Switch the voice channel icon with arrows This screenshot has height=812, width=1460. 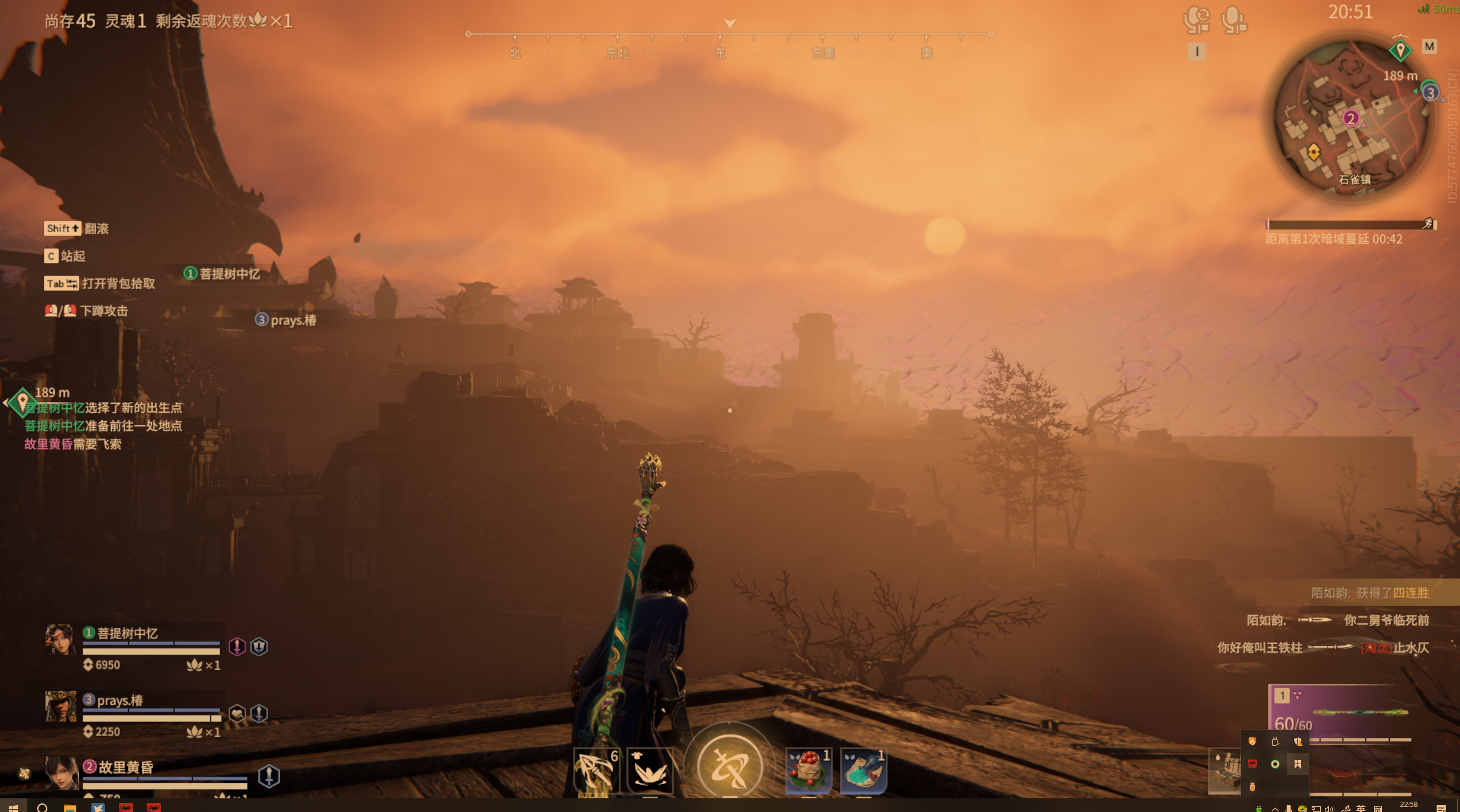click(x=1196, y=21)
